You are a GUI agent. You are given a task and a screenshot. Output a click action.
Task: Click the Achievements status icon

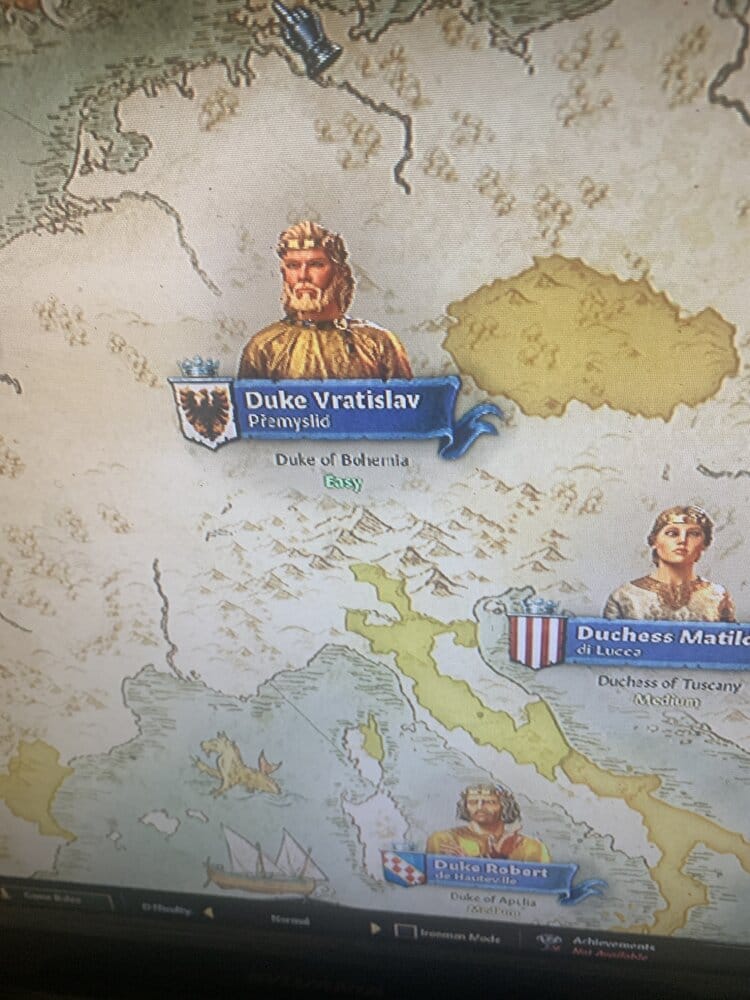coord(545,943)
